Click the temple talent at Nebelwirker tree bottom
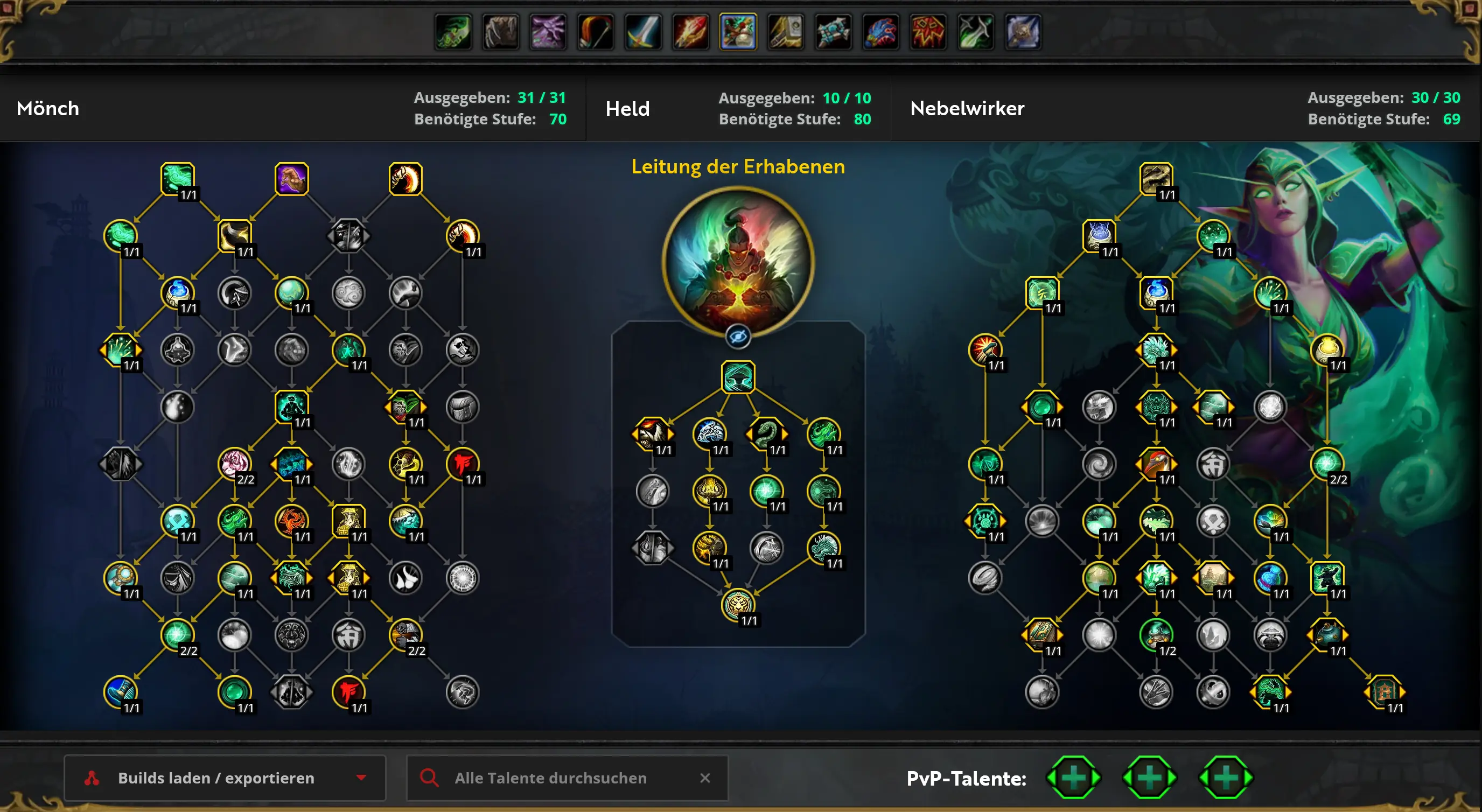The image size is (1482, 812). click(1384, 691)
